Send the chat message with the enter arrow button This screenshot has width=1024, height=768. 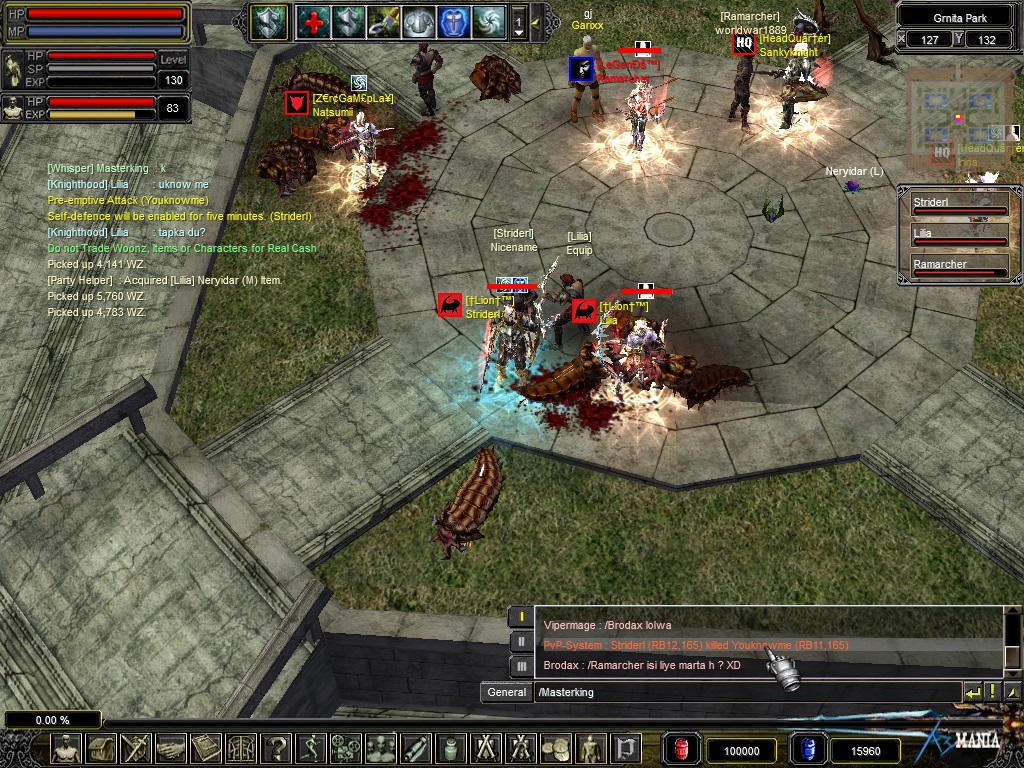point(972,692)
